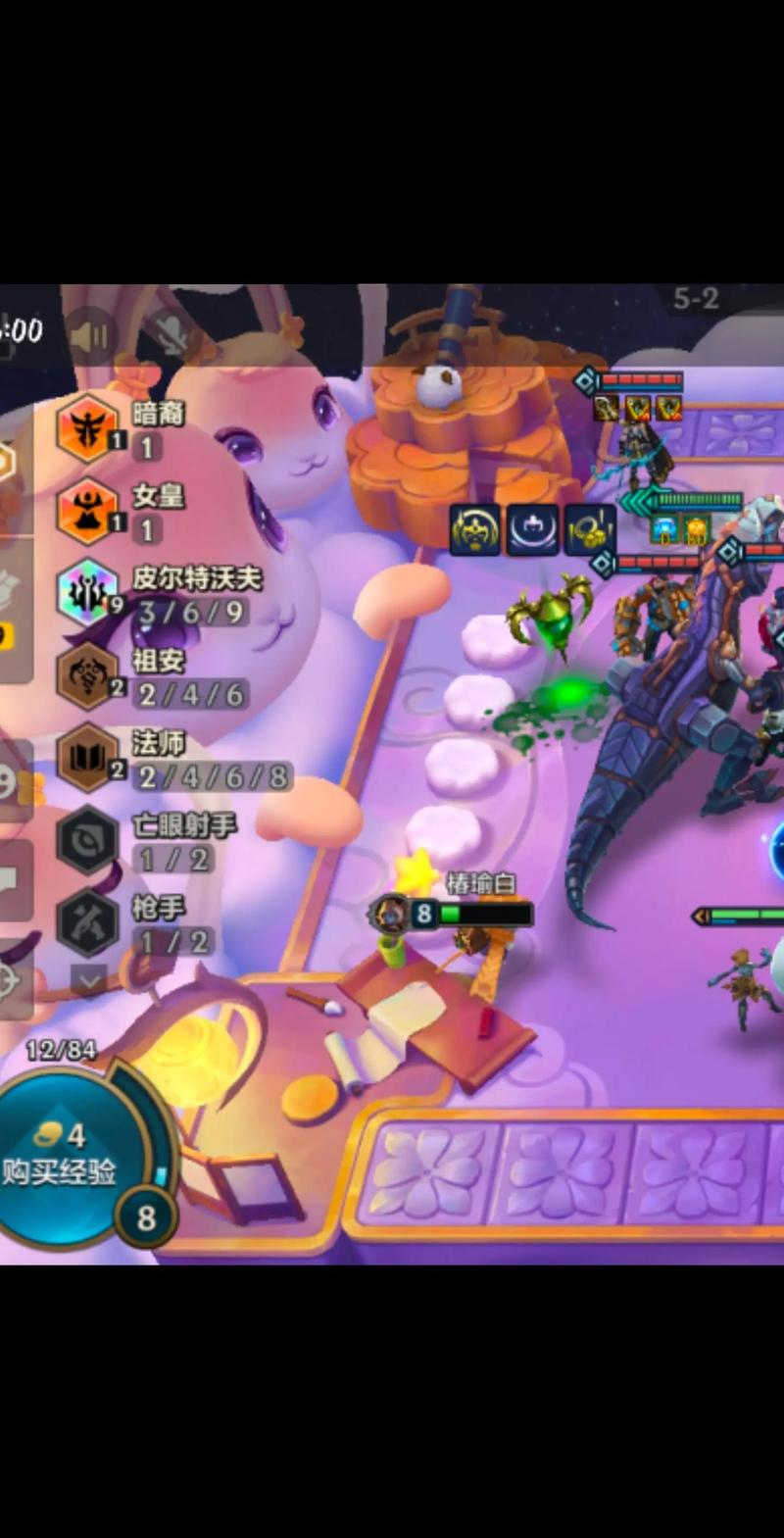
Task: Show the 皮尔特沃夫 trait info
Action: pyautogui.click(x=88, y=593)
